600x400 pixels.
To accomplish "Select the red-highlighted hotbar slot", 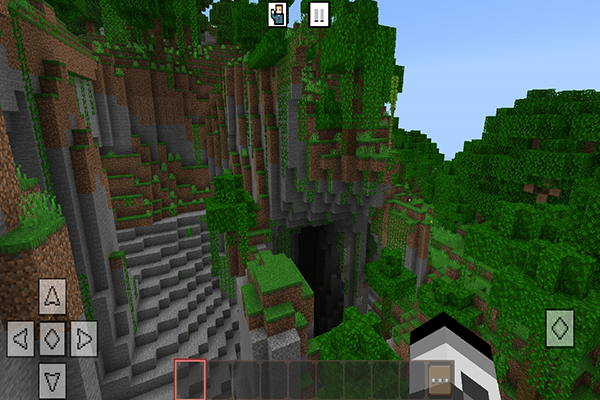I will point(190,379).
